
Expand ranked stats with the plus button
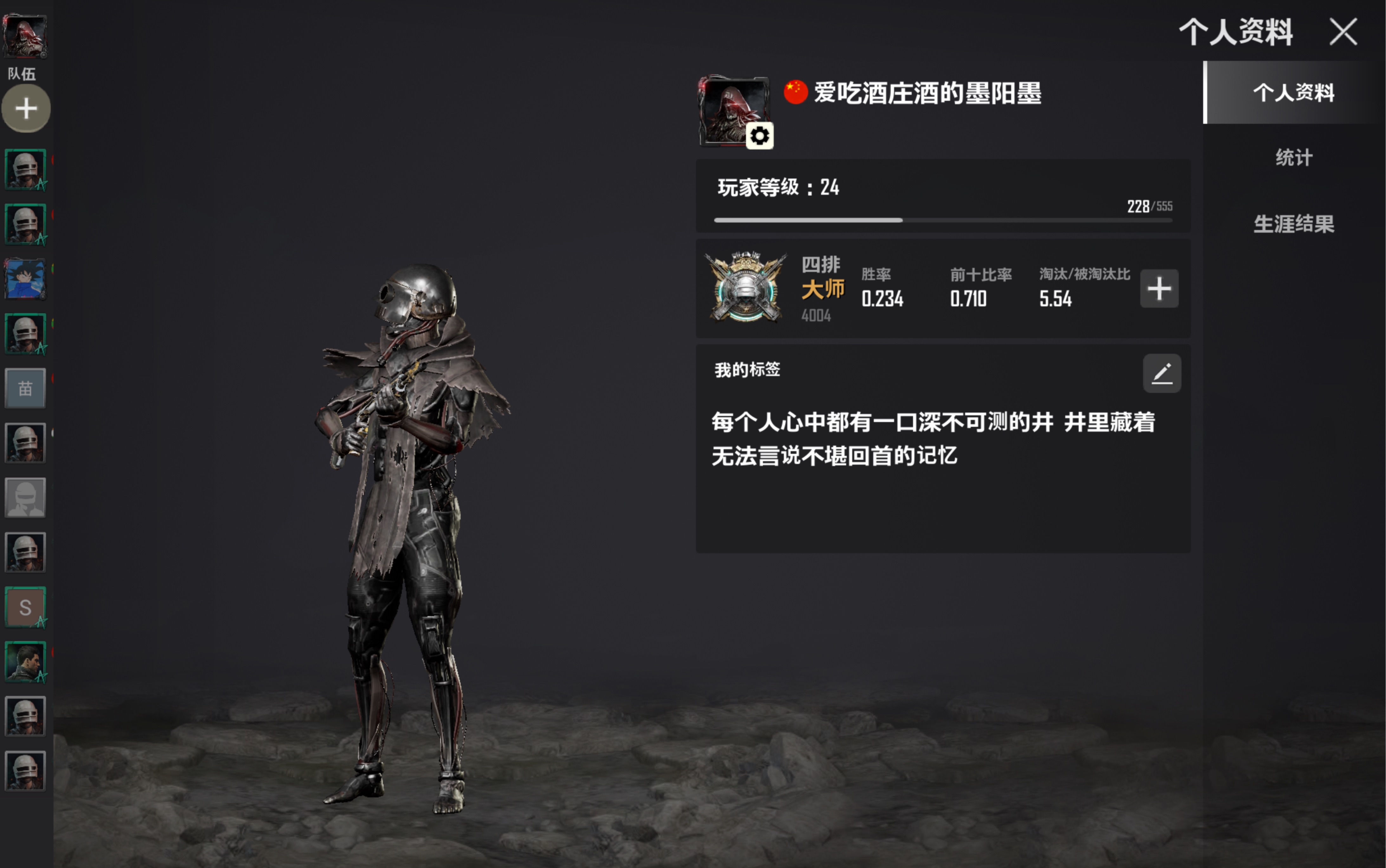tap(1159, 288)
